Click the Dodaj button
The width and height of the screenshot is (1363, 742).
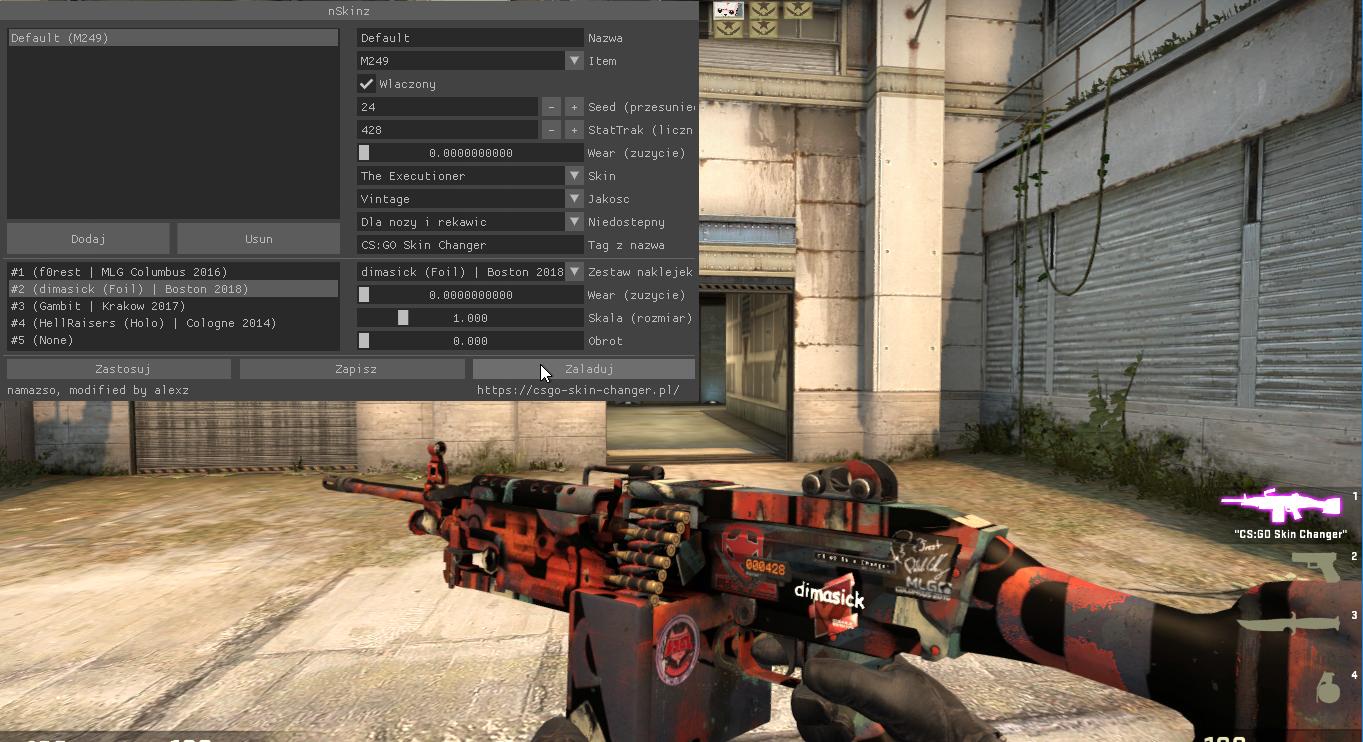click(x=88, y=239)
